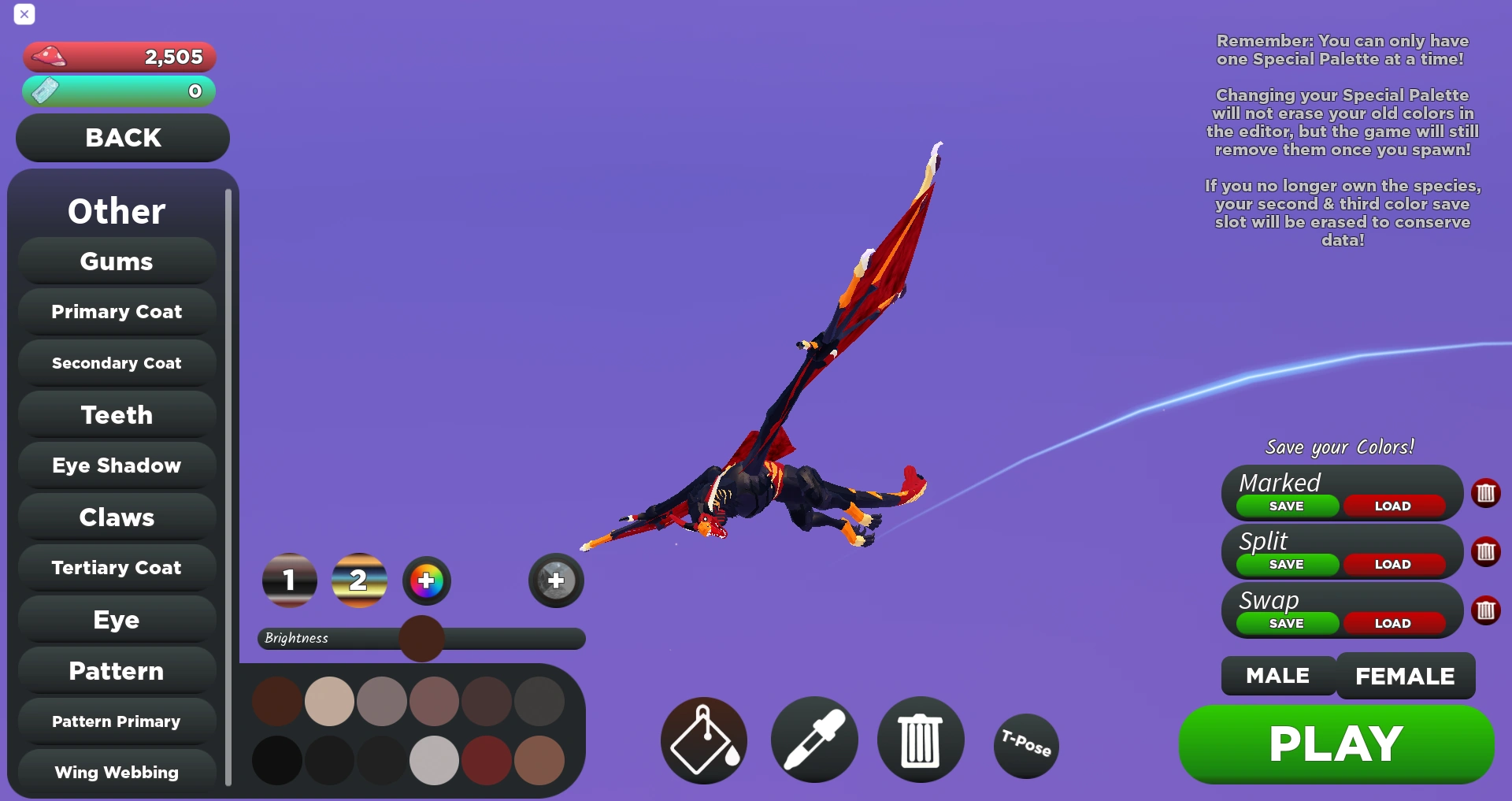The height and width of the screenshot is (801, 1512).
Task: Open the trash color removal tool
Action: click(x=919, y=740)
